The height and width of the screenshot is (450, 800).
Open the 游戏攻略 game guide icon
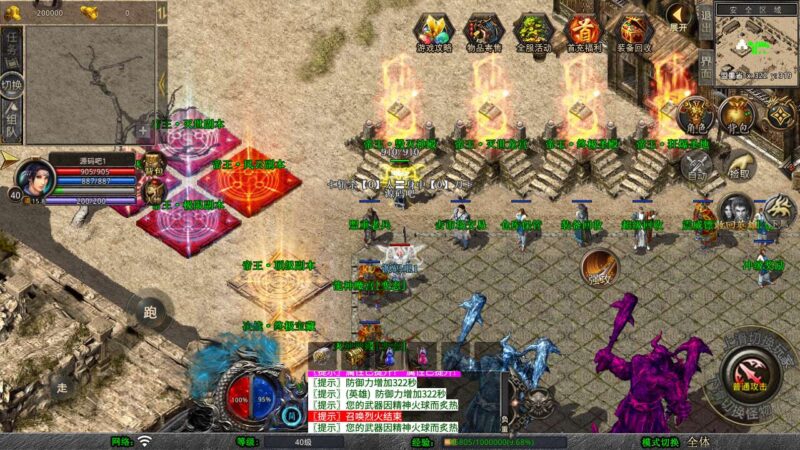point(434,31)
